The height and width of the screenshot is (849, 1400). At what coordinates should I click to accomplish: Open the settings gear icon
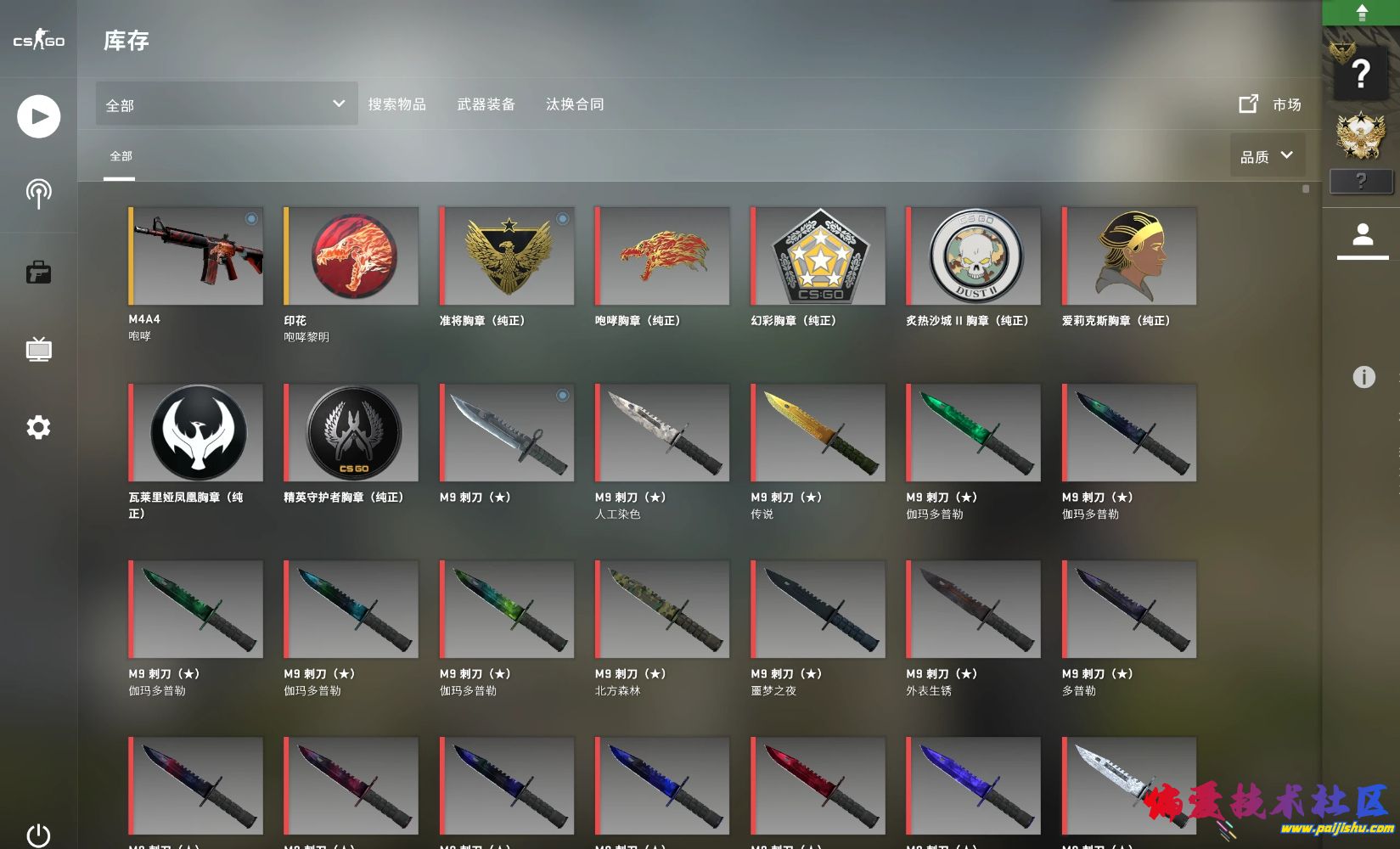click(x=38, y=427)
